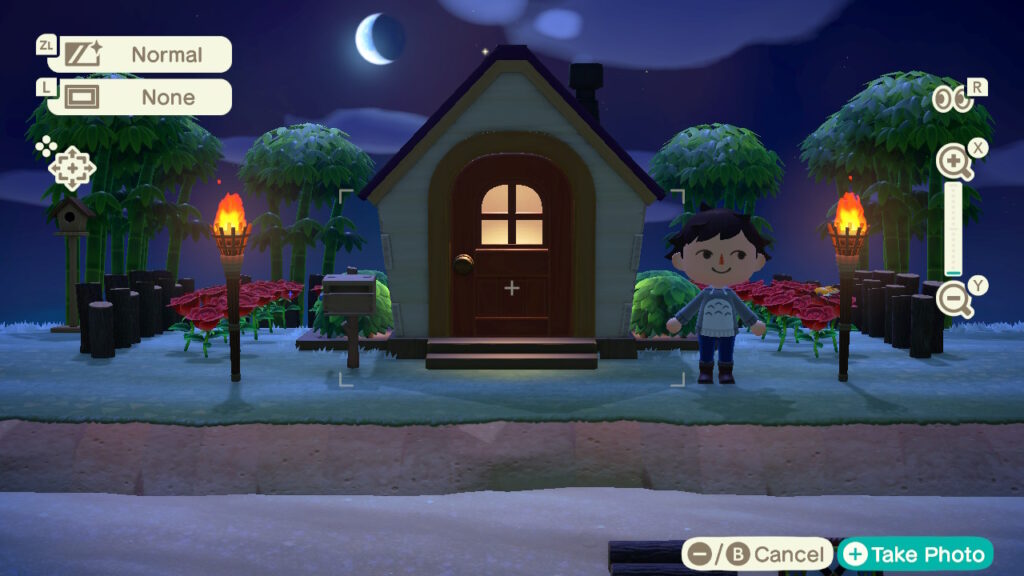Adjust the vertical zoom slider
The width and height of the screenshot is (1024, 576).
coord(953,230)
